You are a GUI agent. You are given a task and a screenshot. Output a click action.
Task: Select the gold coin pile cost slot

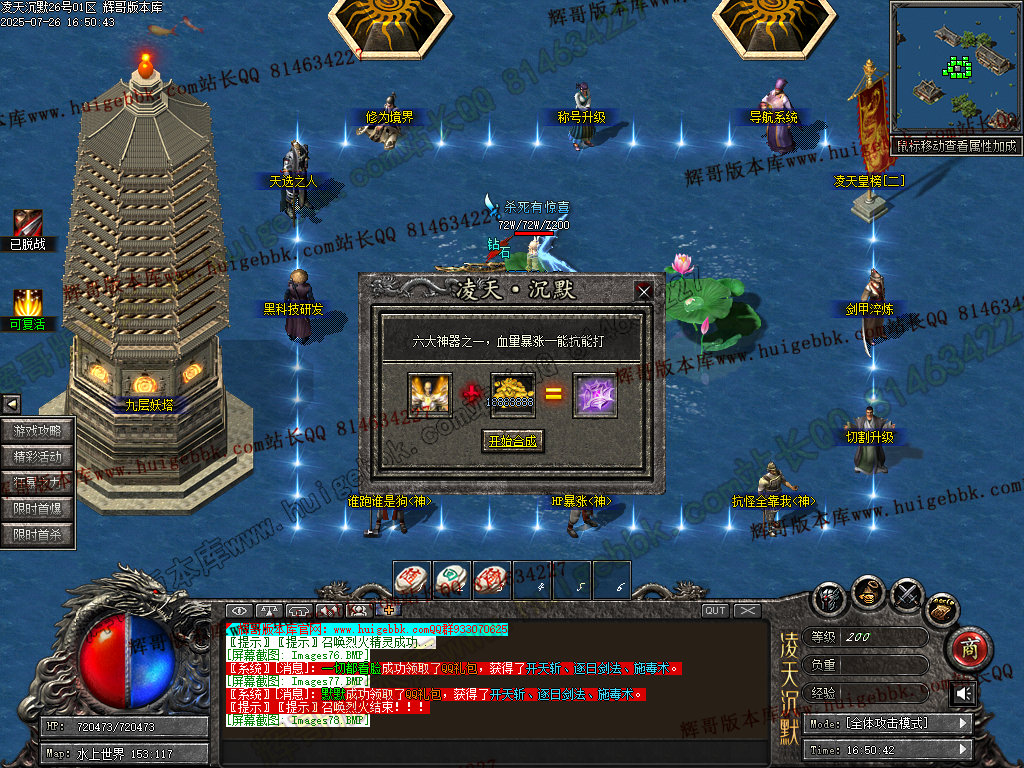coord(513,394)
